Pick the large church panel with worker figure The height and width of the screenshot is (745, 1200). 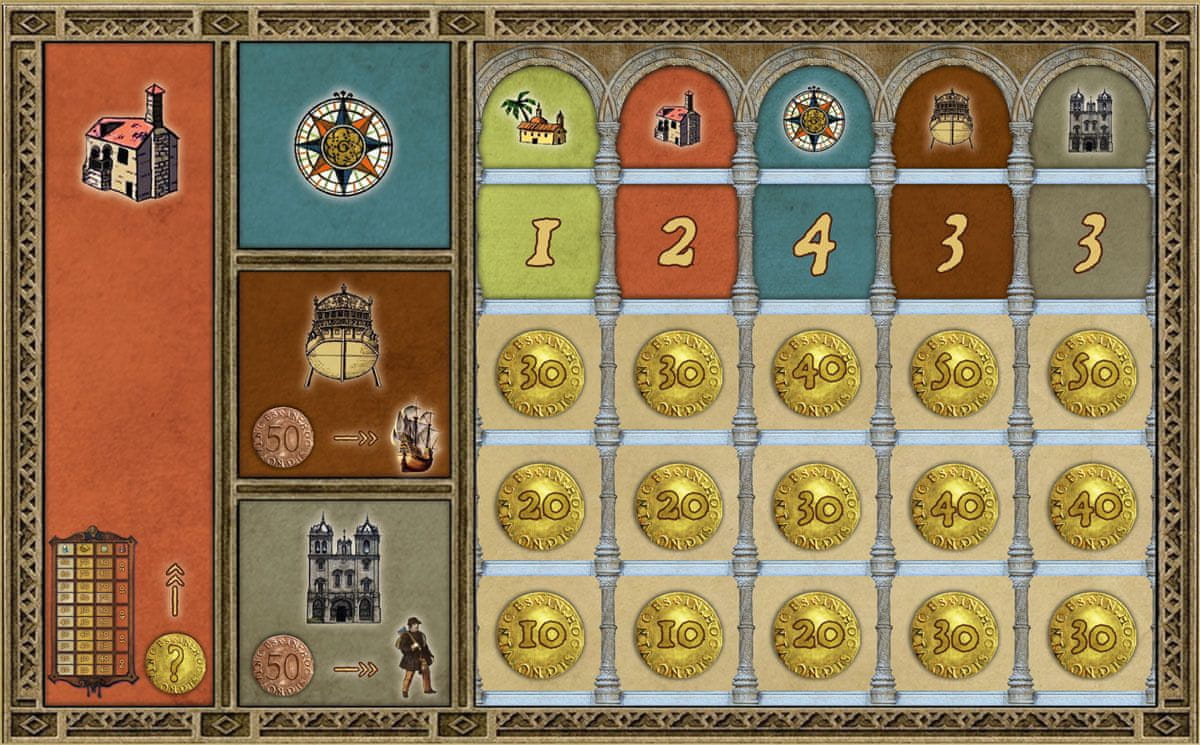pos(343,600)
